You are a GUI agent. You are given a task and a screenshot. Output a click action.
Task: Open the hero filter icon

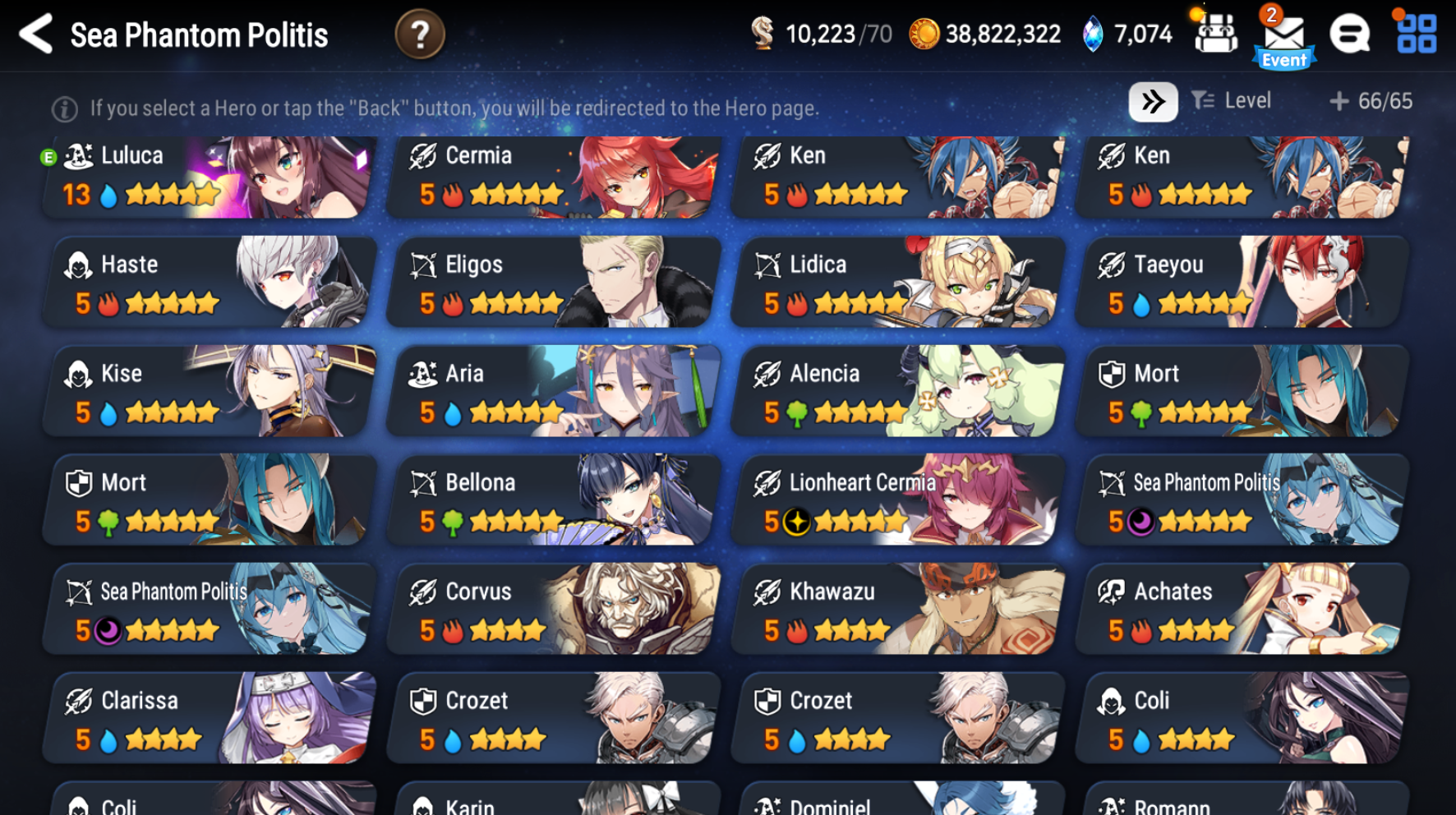1203,100
